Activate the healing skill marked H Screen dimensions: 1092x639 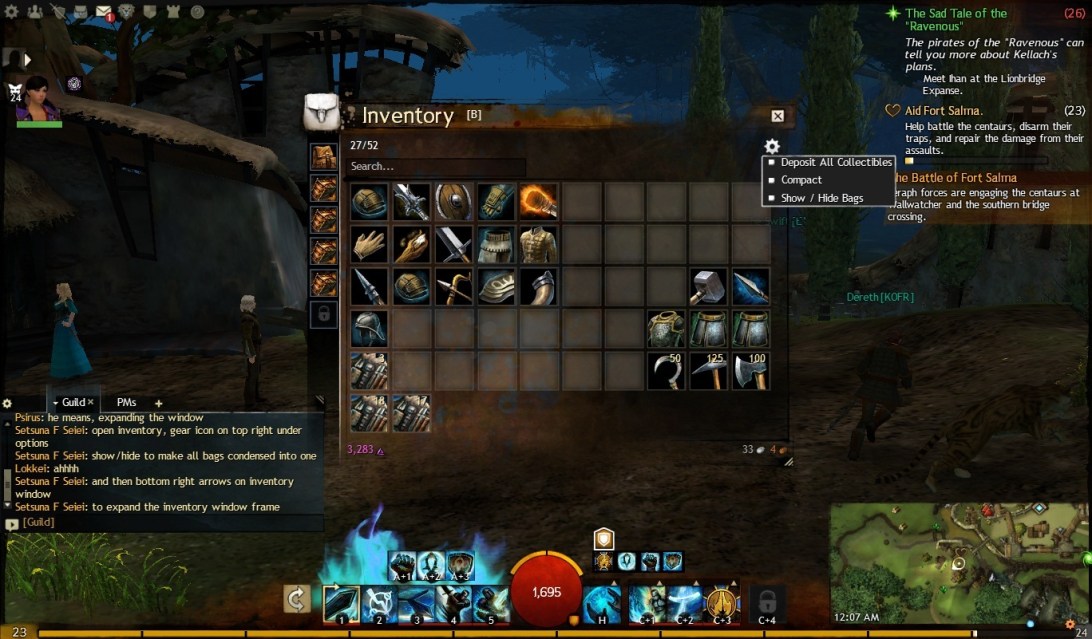coord(601,604)
